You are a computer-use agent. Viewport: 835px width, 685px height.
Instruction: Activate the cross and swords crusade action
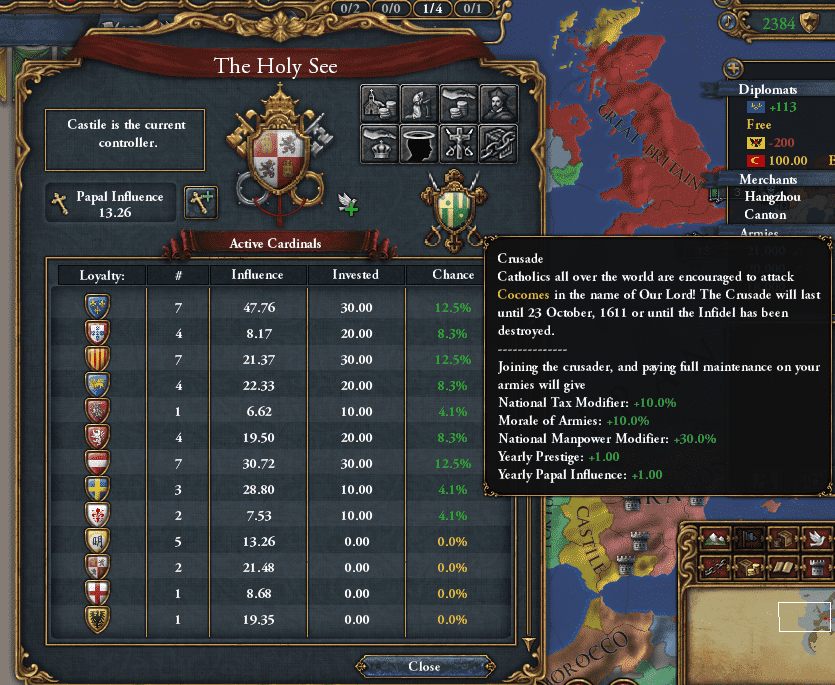[x=458, y=144]
